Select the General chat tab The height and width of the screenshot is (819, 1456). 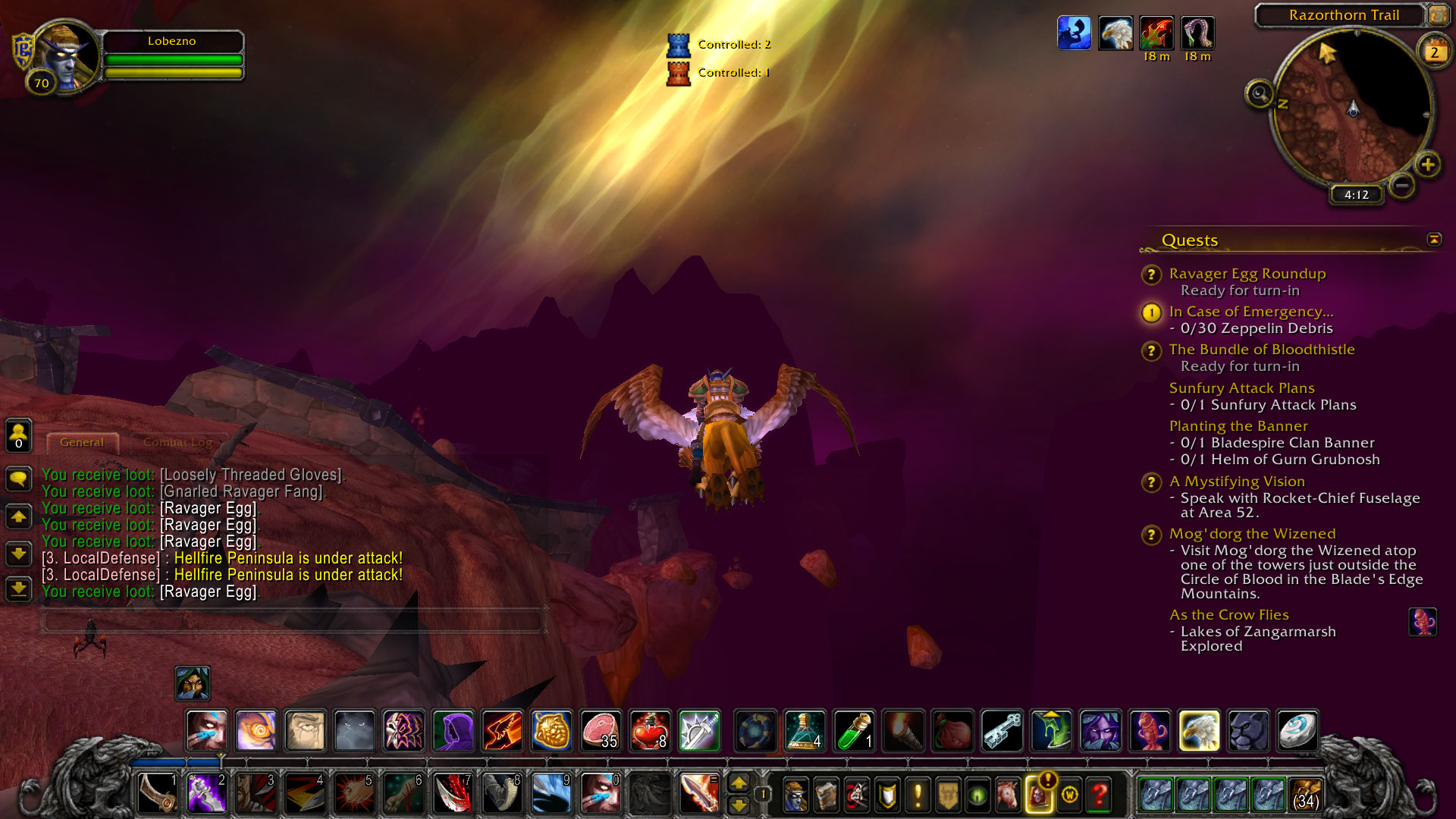82,442
